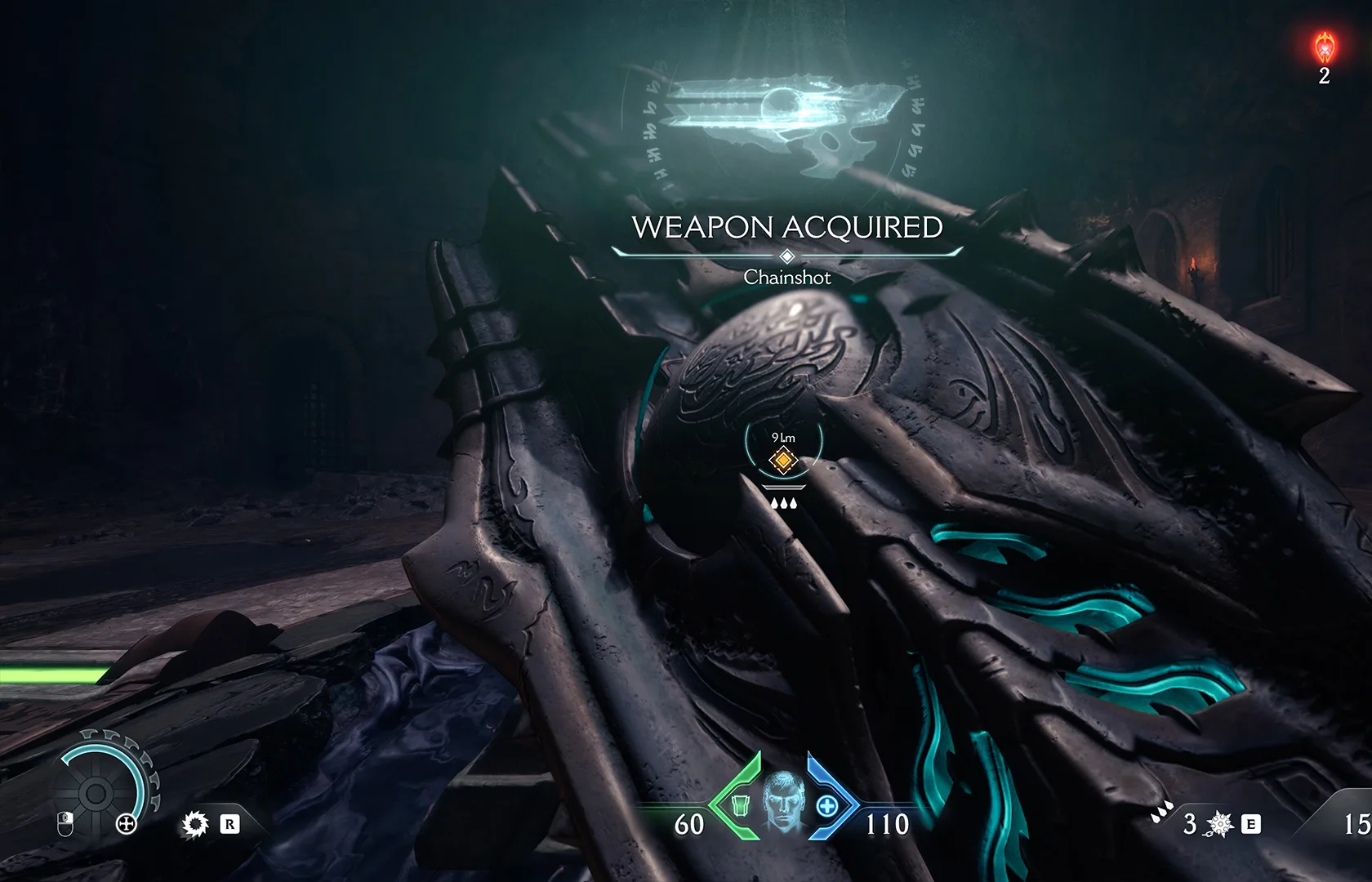Select the saw-blade reload icon
The height and width of the screenshot is (882, 1372).
pyautogui.click(x=195, y=826)
